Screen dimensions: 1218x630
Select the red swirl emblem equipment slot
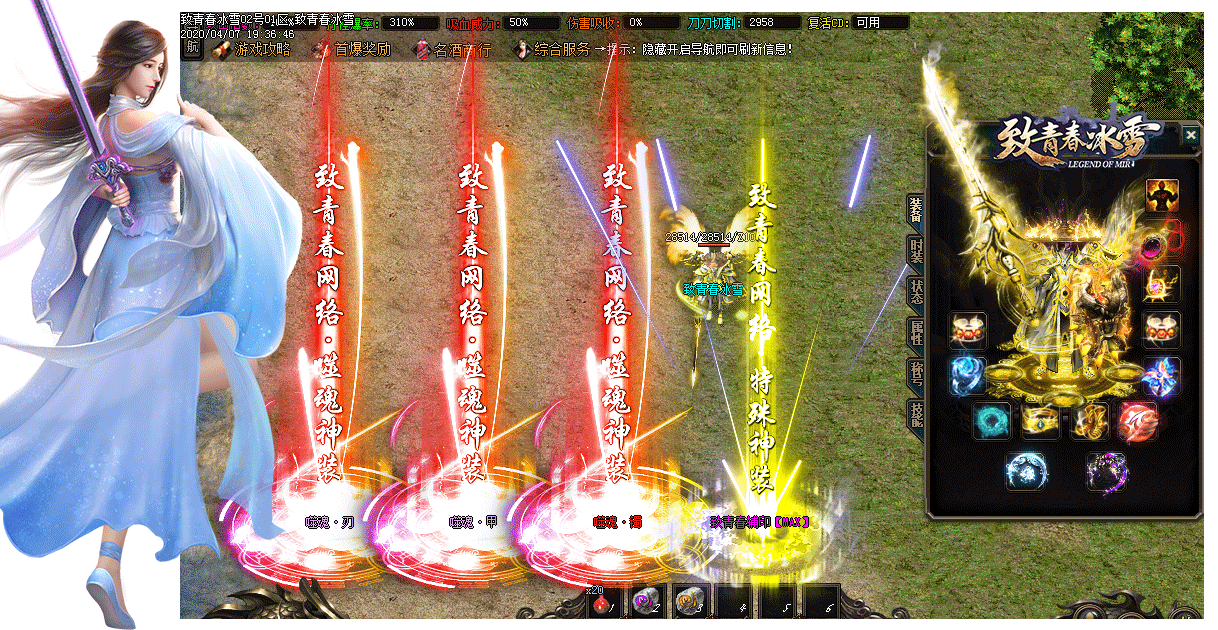[1138, 422]
